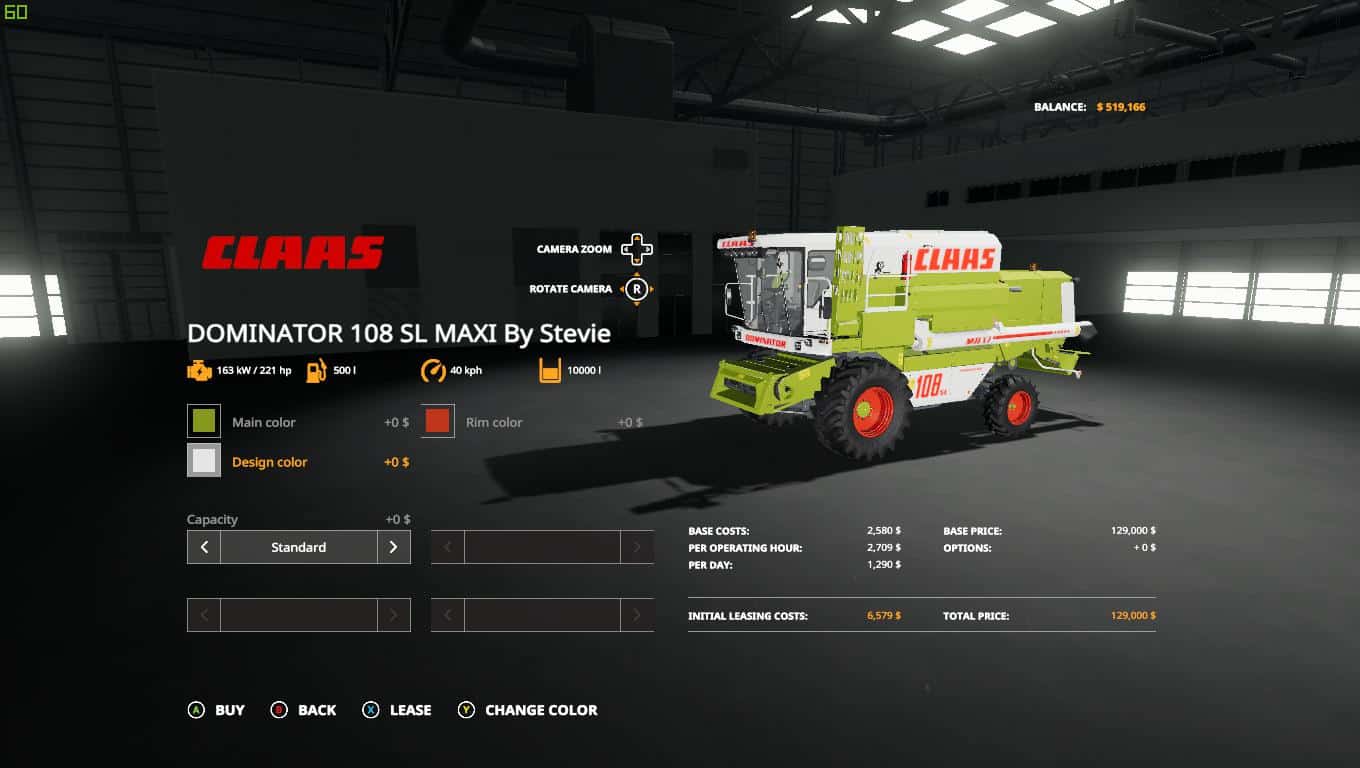Open the Change Color option
The height and width of the screenshot is (768, 1360).
point(528,710)
